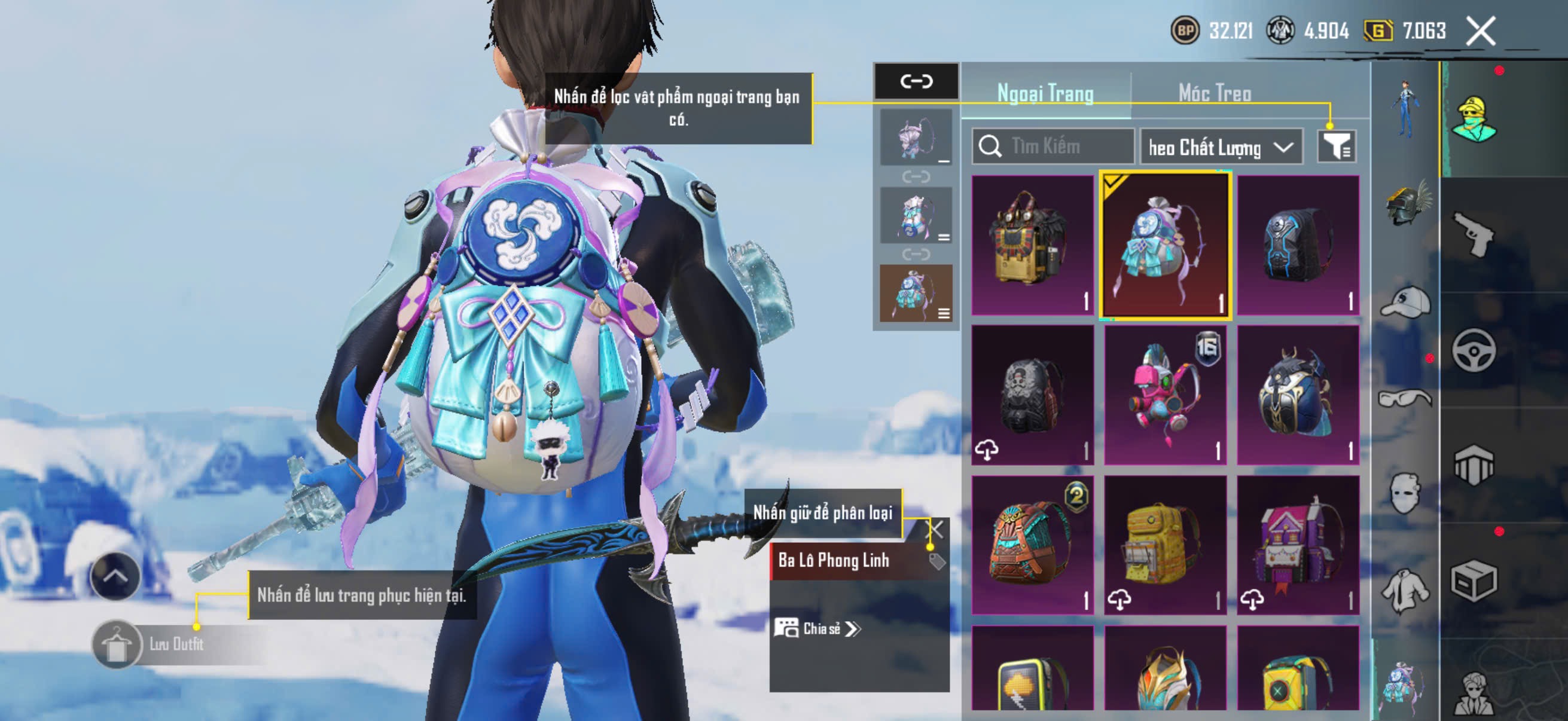Select the Ngoại Trang tab
Screen dimensions: 1568x721
point(1045,93)
